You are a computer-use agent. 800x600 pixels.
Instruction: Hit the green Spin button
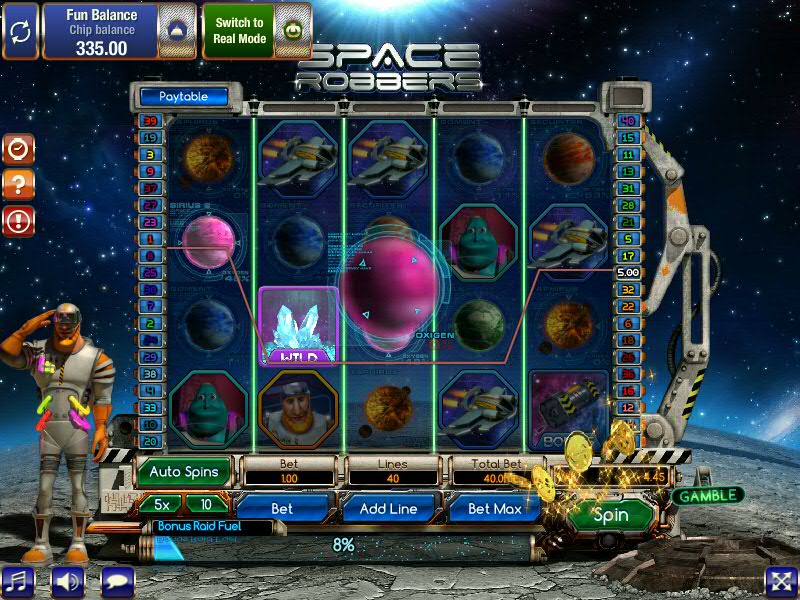coord(610,516)
